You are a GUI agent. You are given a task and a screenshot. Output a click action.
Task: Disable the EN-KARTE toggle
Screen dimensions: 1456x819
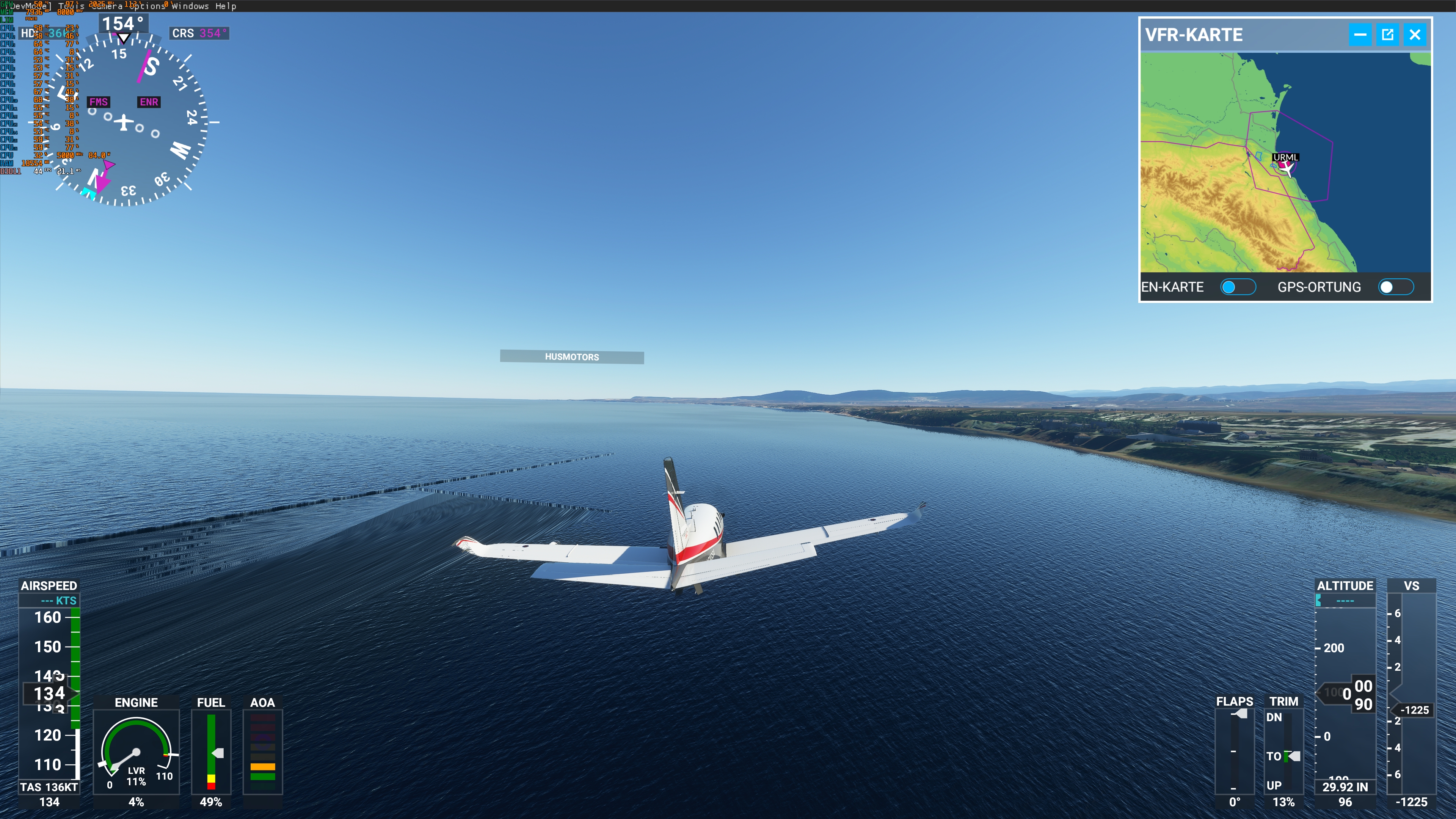1239,287
